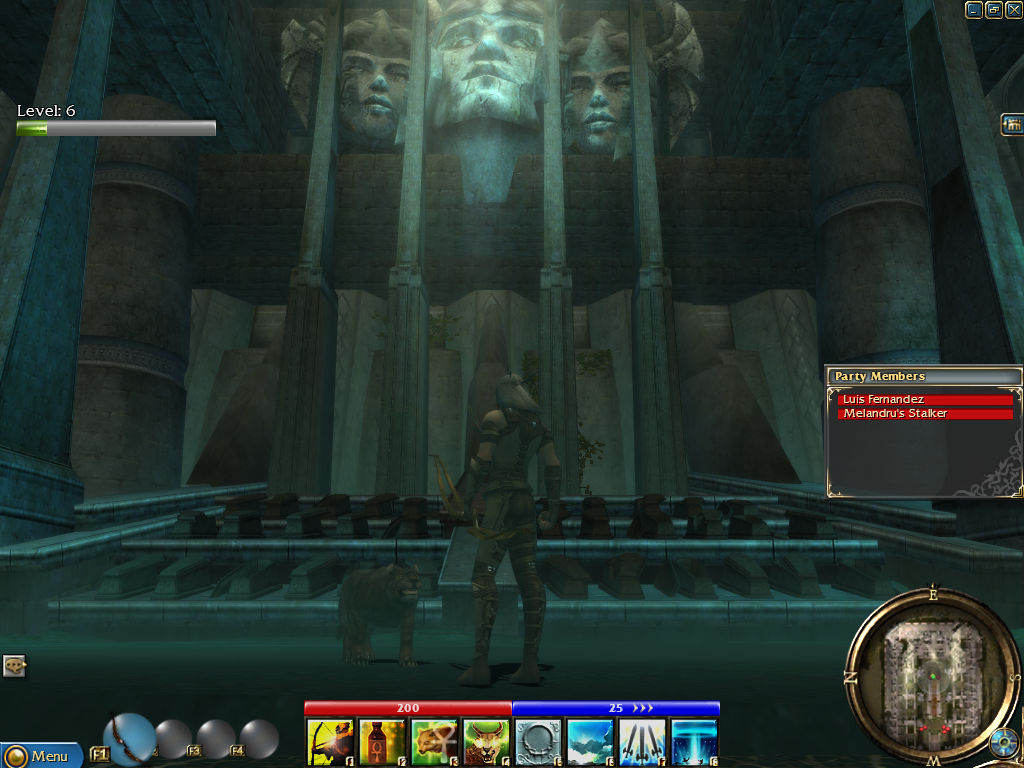
Task: Use the ankh bottle skill
Action: (x=382, y=742)
